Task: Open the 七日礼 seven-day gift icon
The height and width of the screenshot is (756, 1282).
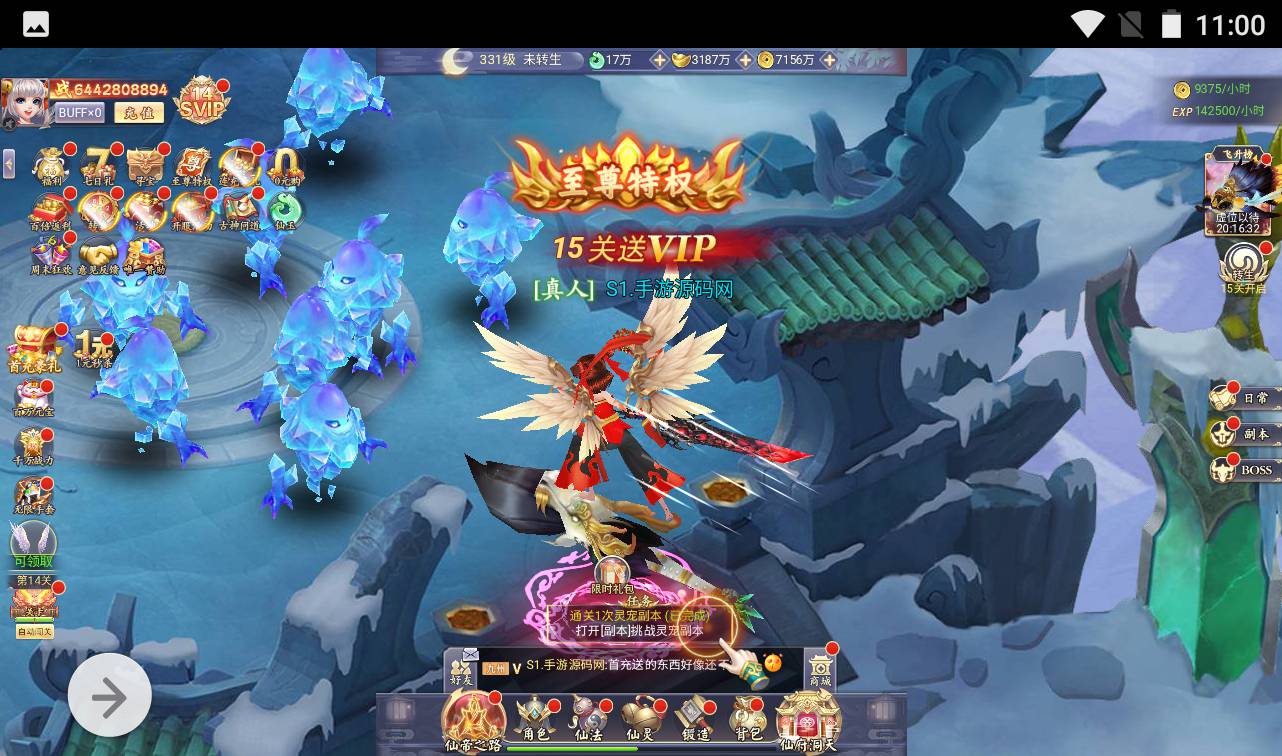Action: click(98, 165)
